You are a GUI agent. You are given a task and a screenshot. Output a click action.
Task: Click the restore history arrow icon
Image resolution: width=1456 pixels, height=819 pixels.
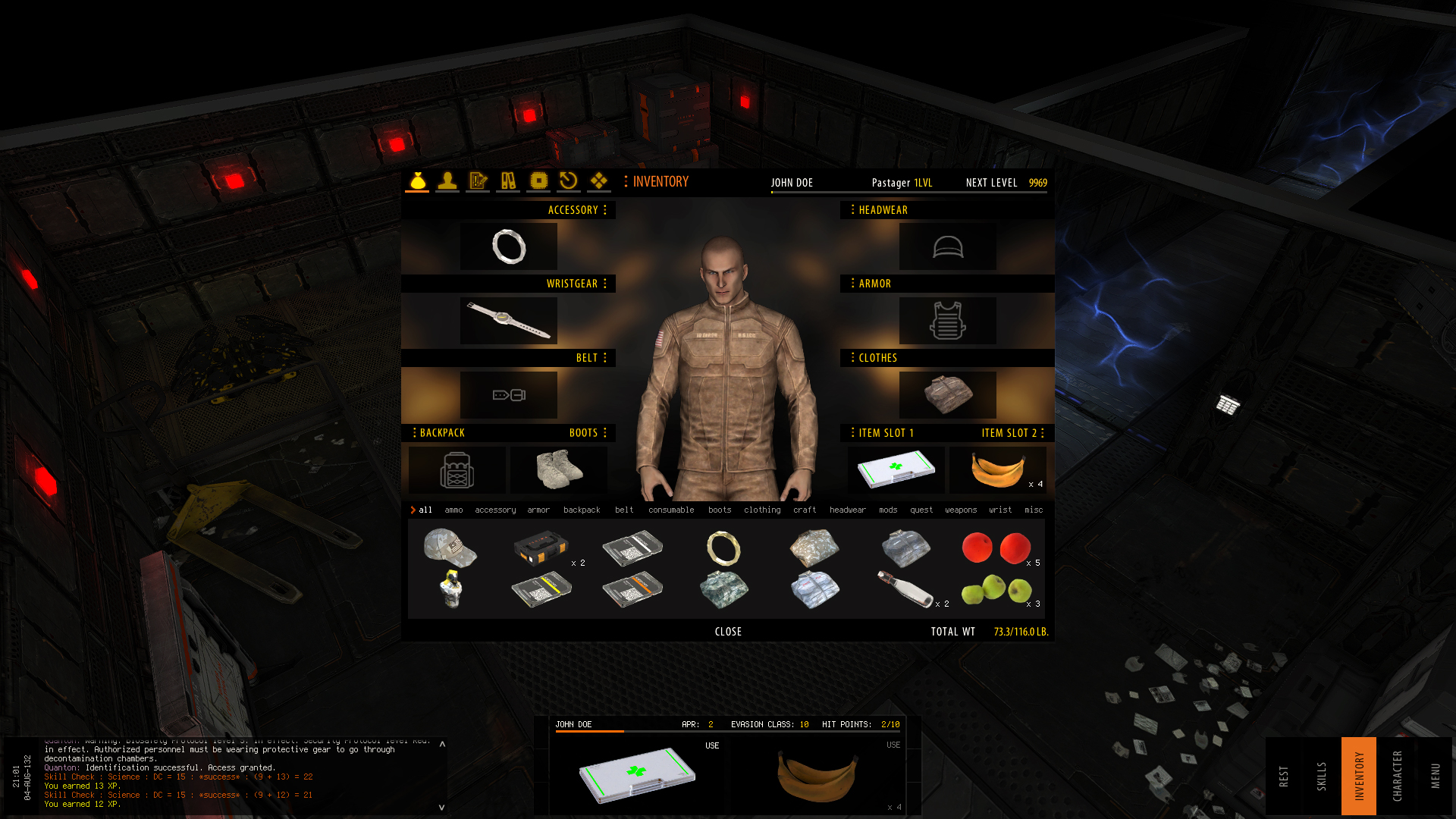point(568,181)
